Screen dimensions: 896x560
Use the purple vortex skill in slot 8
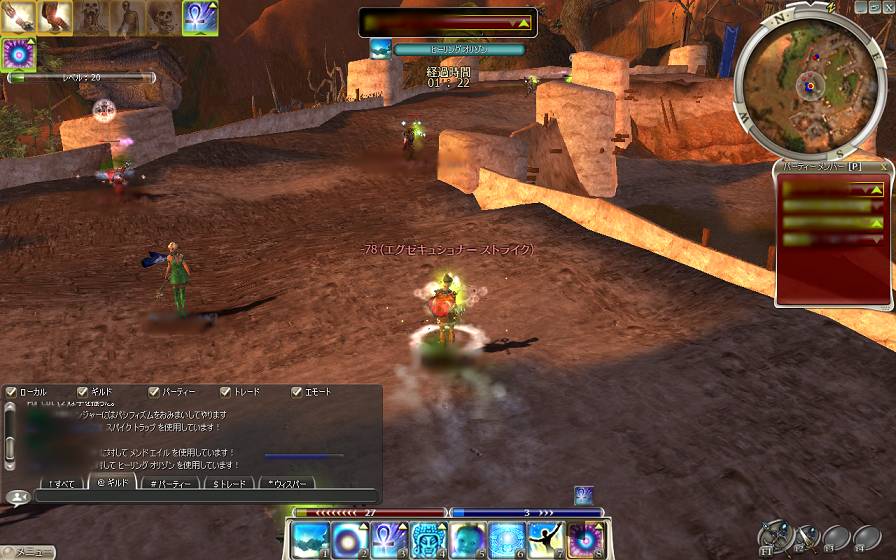tap(584, 539)
